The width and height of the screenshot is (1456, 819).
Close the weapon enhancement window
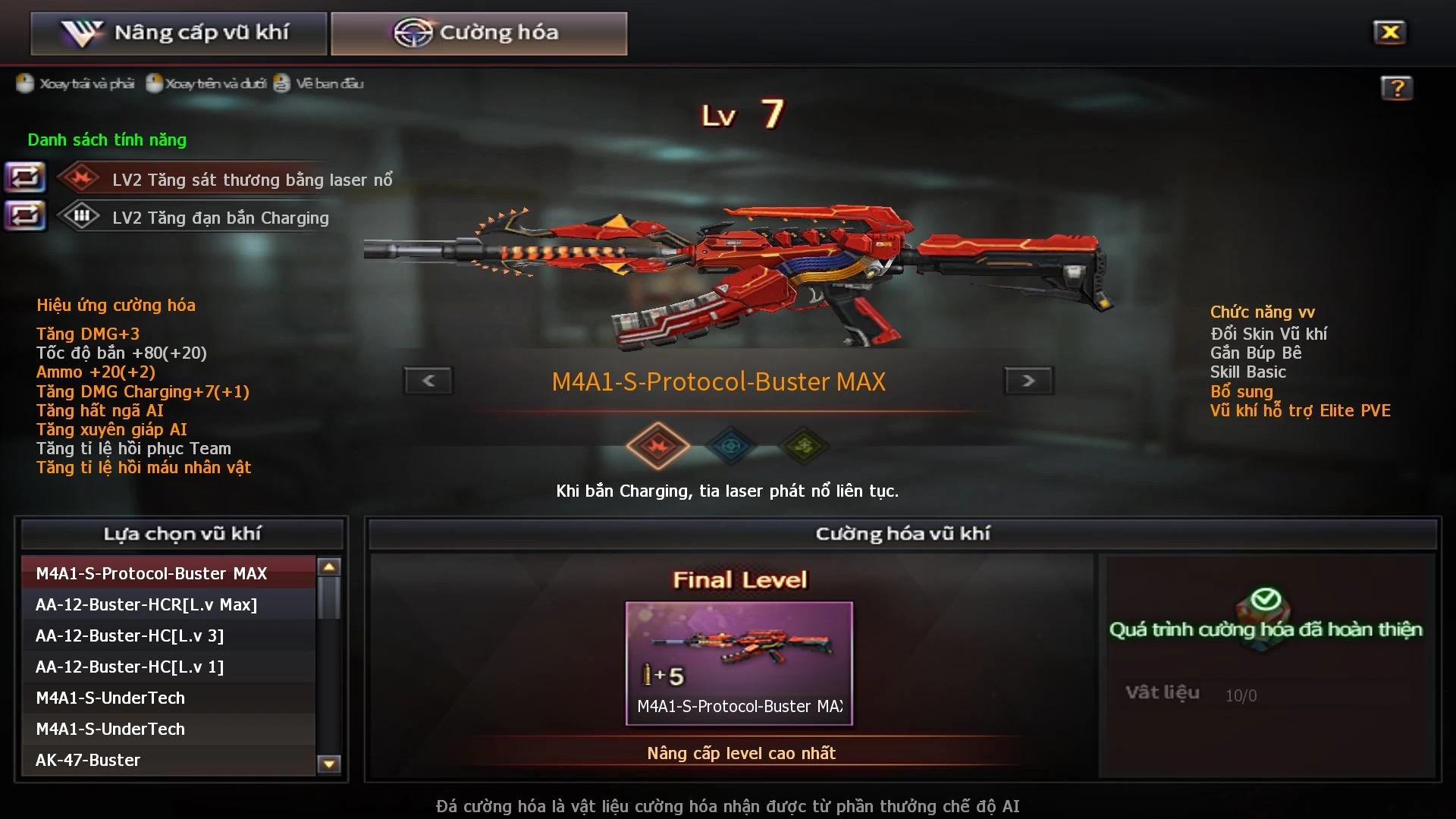(x=1389, y=32)
